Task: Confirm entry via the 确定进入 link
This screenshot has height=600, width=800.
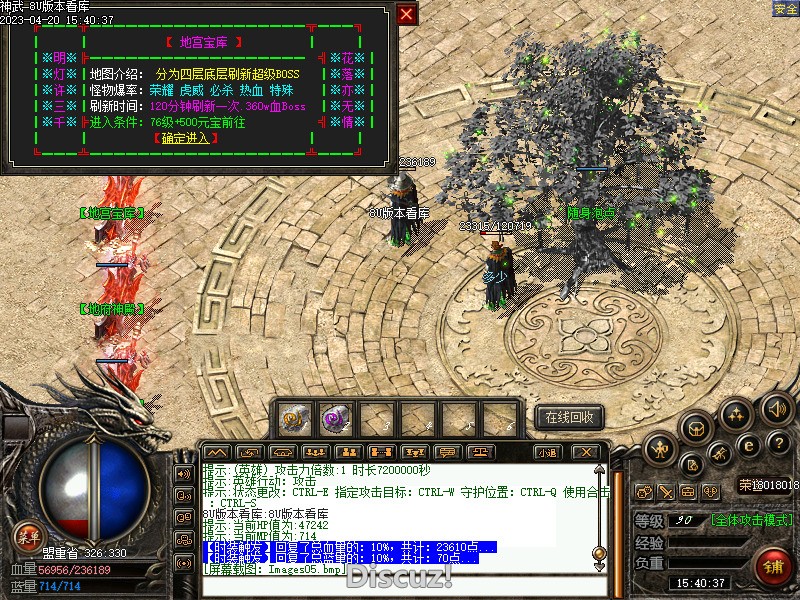Action: click(186, 138)
